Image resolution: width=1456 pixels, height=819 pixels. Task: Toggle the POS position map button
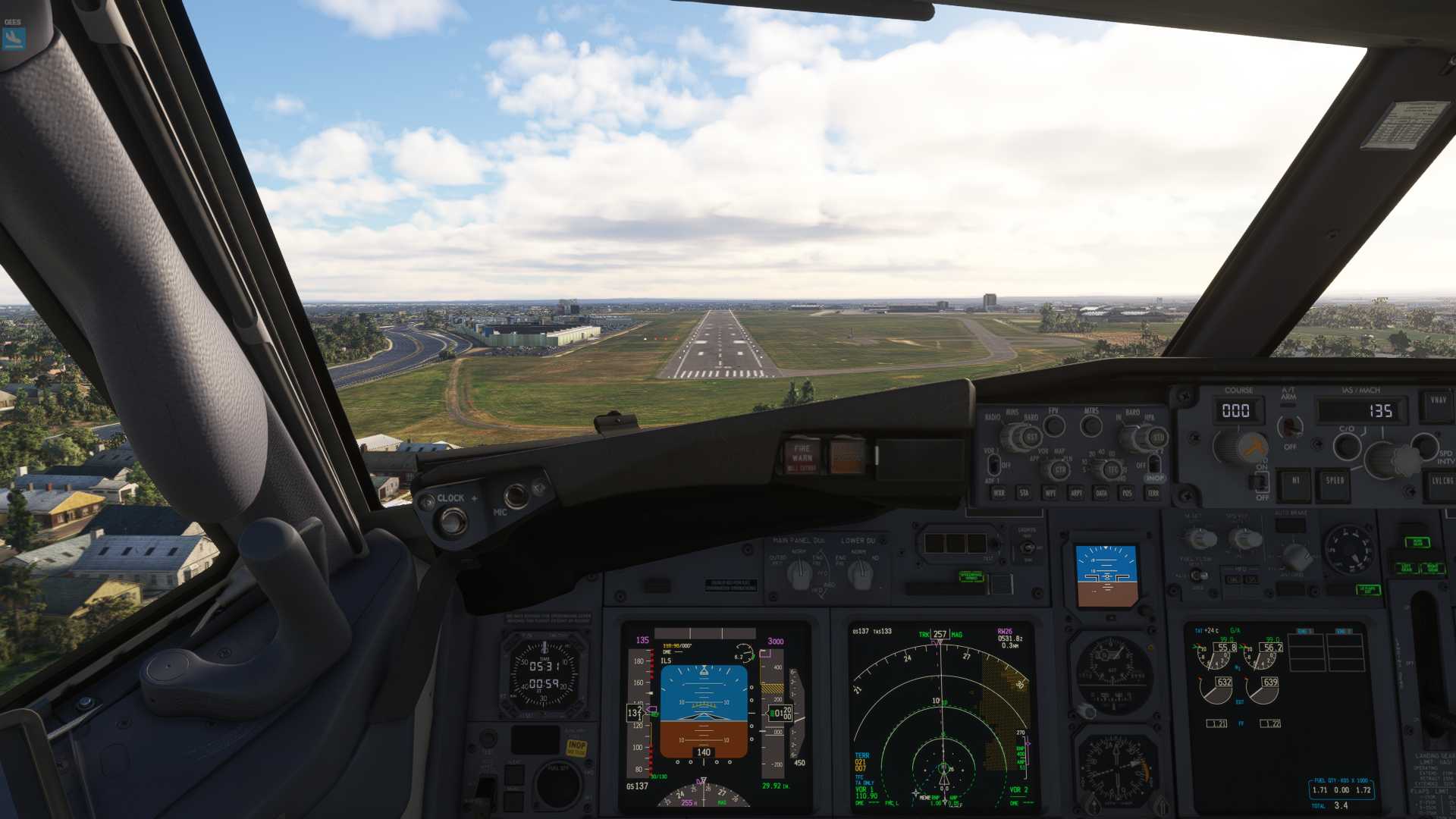tap(1127, 493)
